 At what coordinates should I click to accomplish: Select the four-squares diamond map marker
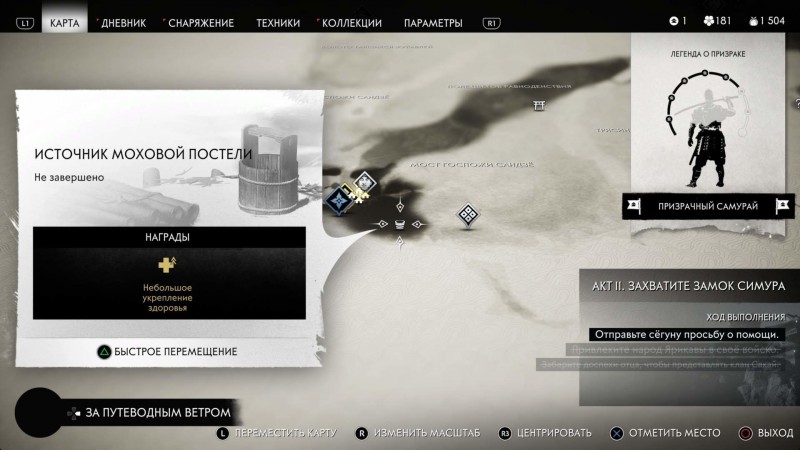click(467, 214)
